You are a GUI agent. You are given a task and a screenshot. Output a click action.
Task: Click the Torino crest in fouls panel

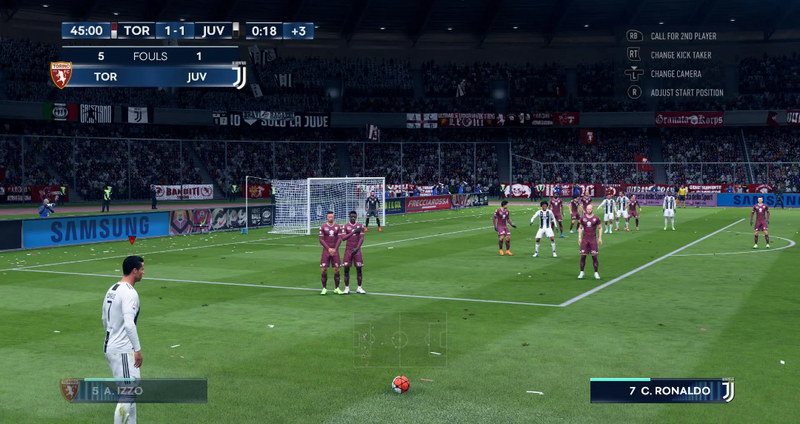click(61, 75)
